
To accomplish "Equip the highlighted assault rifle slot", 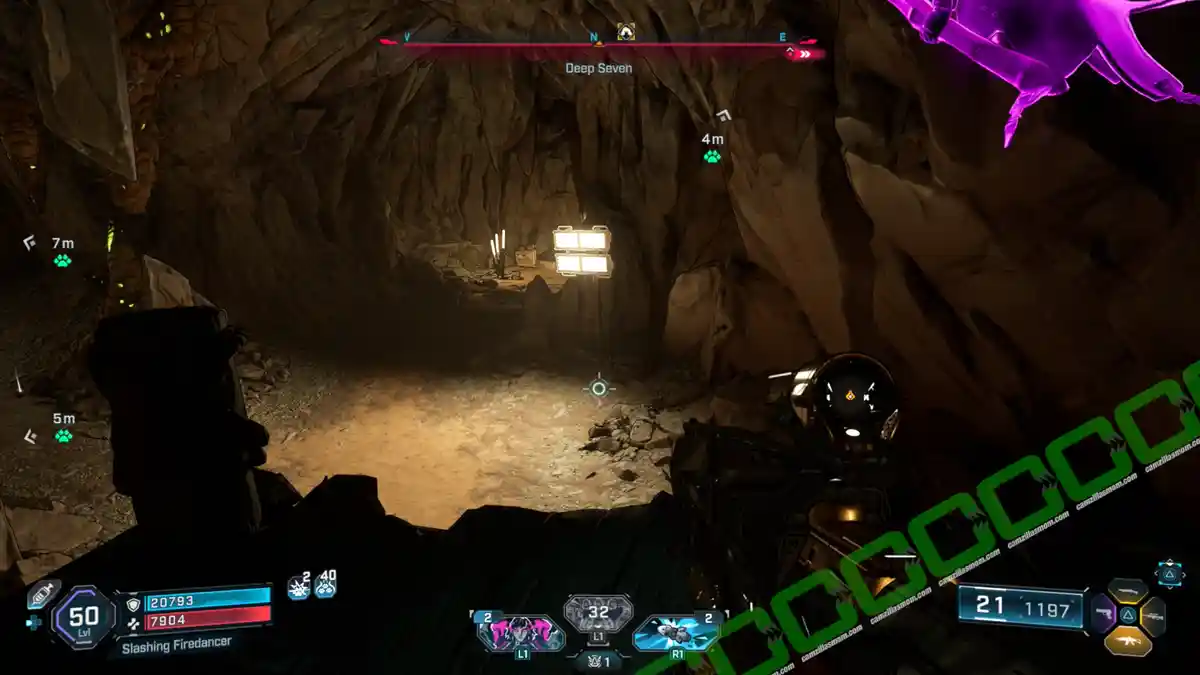I will [1128, 640].
